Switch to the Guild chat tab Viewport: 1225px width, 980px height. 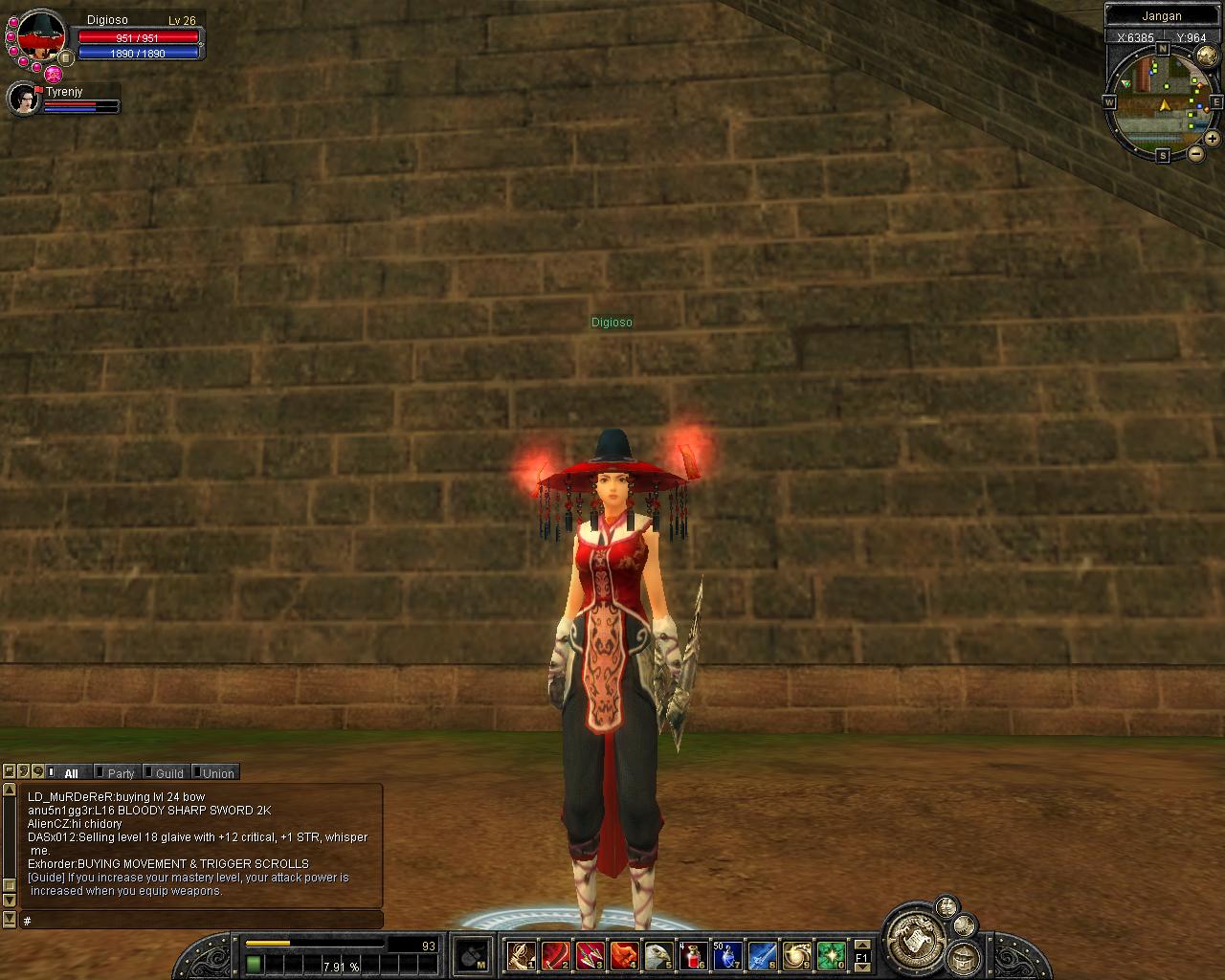pos(169,773)
